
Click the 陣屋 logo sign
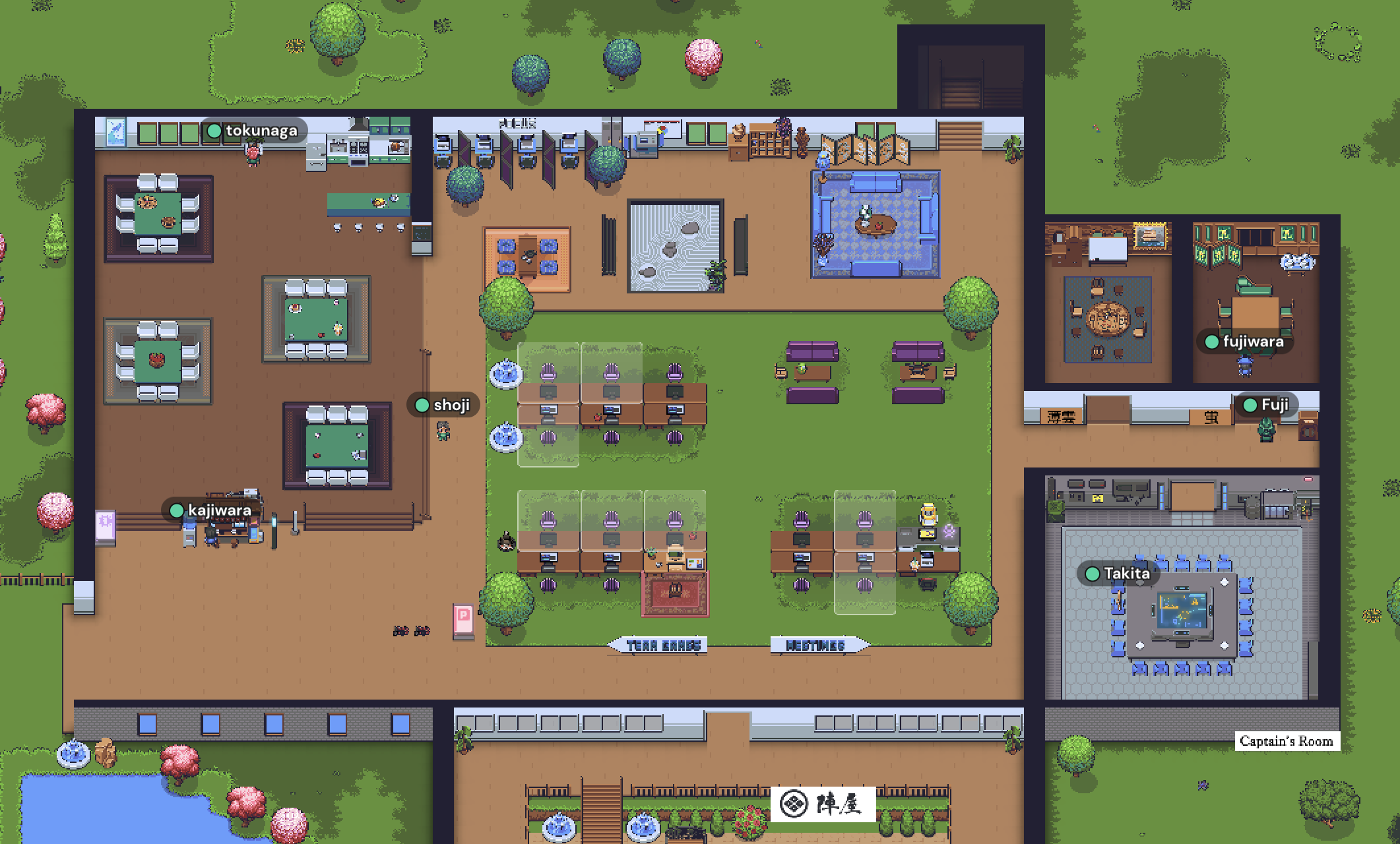[823, 804]
